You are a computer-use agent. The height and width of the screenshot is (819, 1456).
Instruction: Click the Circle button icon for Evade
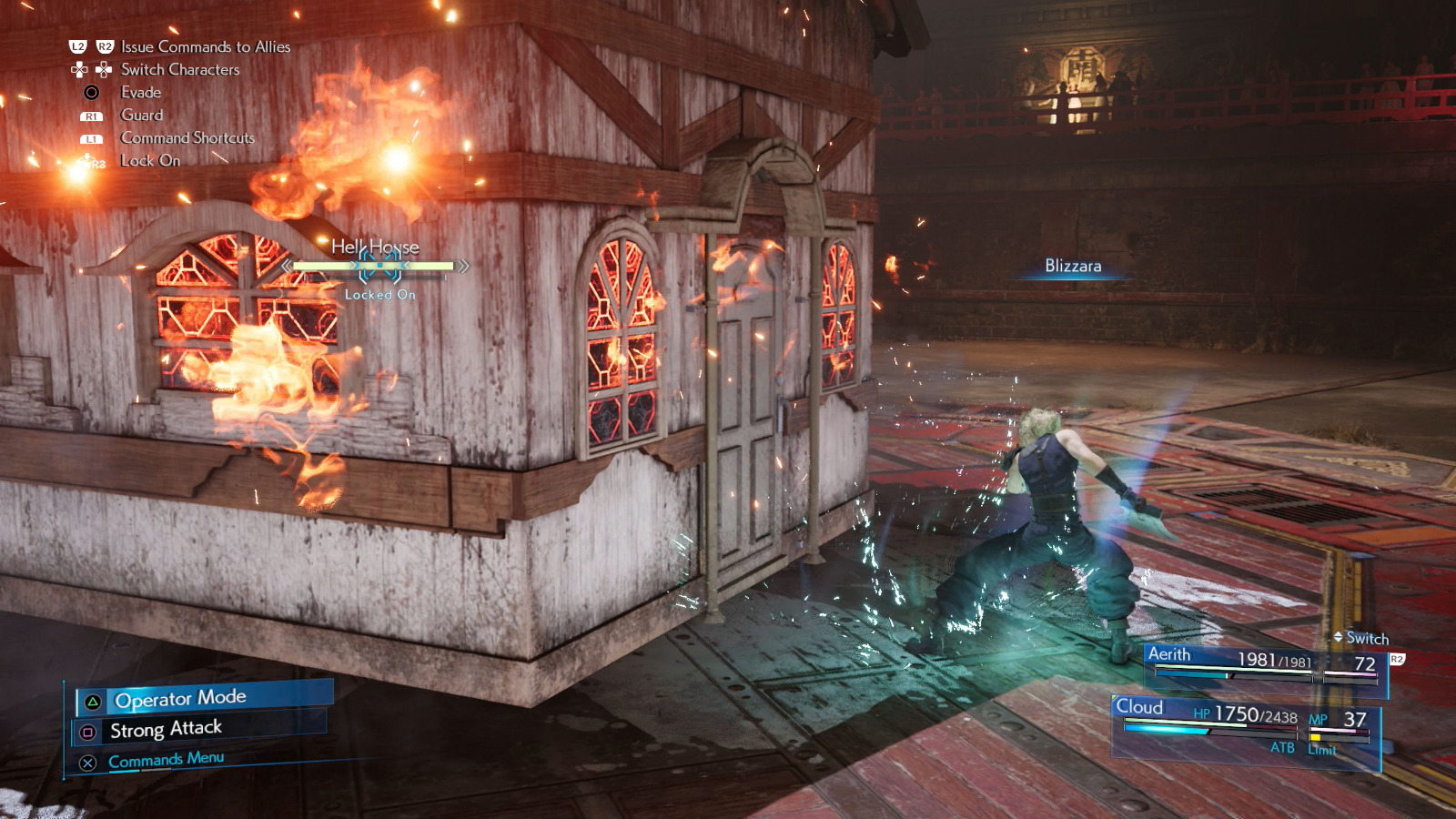(x=90, y=93)
